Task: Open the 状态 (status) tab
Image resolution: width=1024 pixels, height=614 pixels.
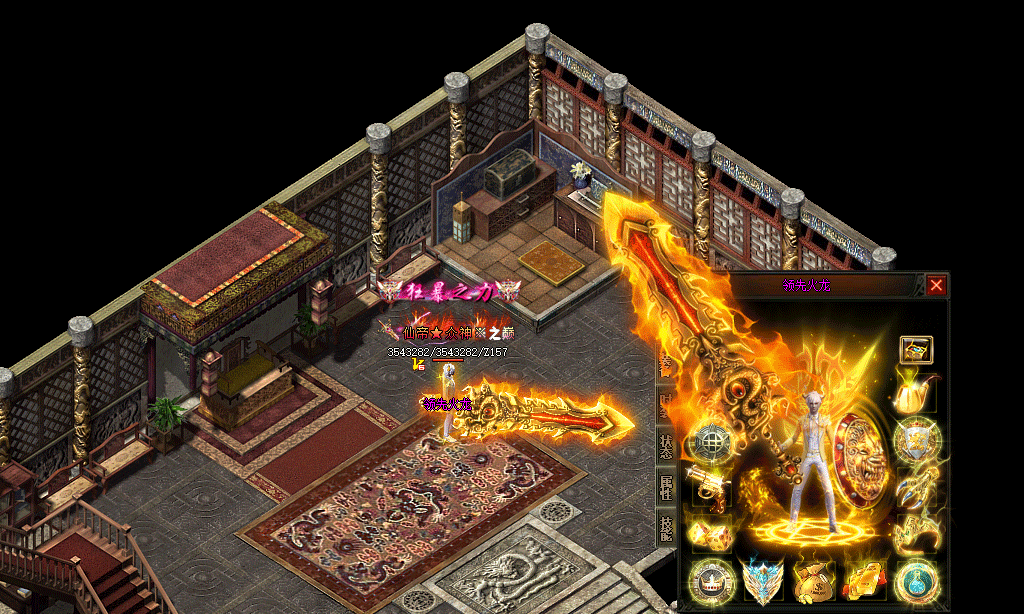Action: pos(665,444)
